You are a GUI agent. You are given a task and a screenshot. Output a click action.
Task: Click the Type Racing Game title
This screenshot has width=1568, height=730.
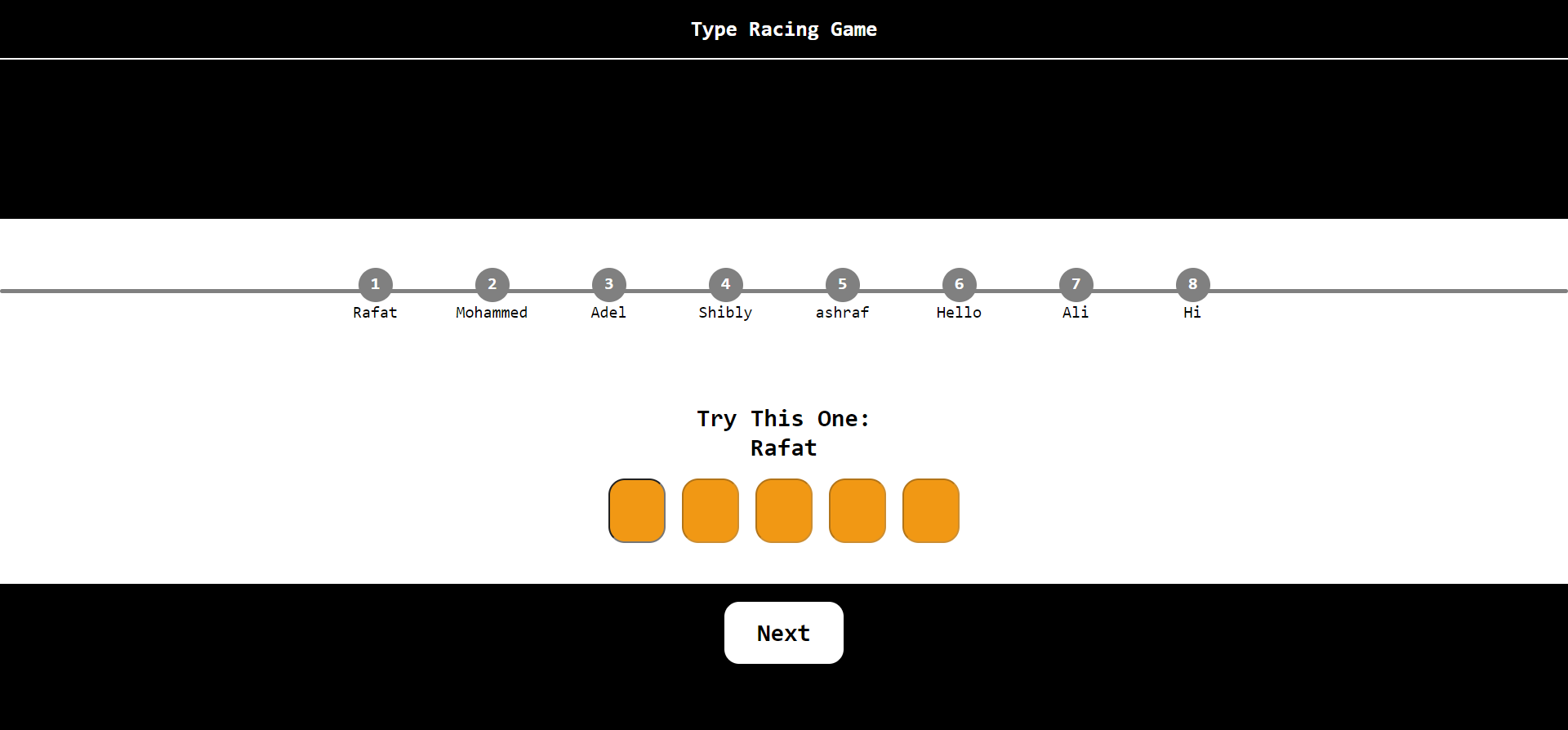pyautogui.click(x=783, y=29)
